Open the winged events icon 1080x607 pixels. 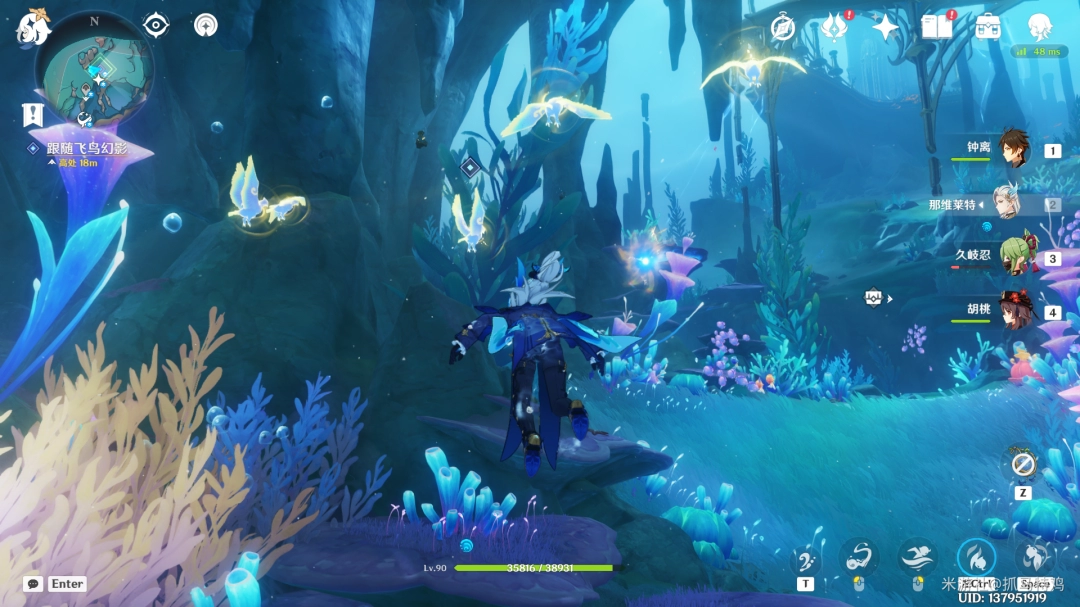coord(833,27)
